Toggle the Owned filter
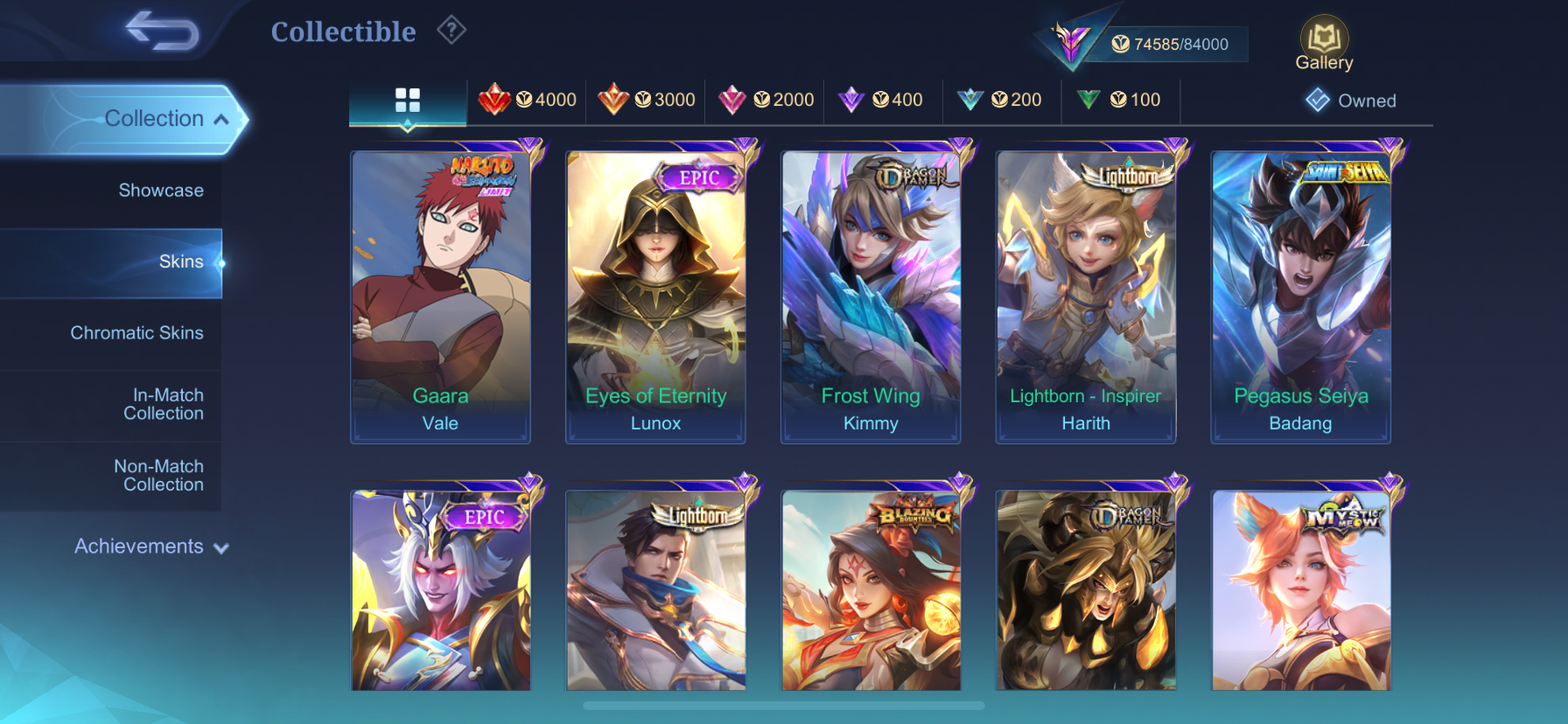The image size is (1568, 724). (1351, 101)
